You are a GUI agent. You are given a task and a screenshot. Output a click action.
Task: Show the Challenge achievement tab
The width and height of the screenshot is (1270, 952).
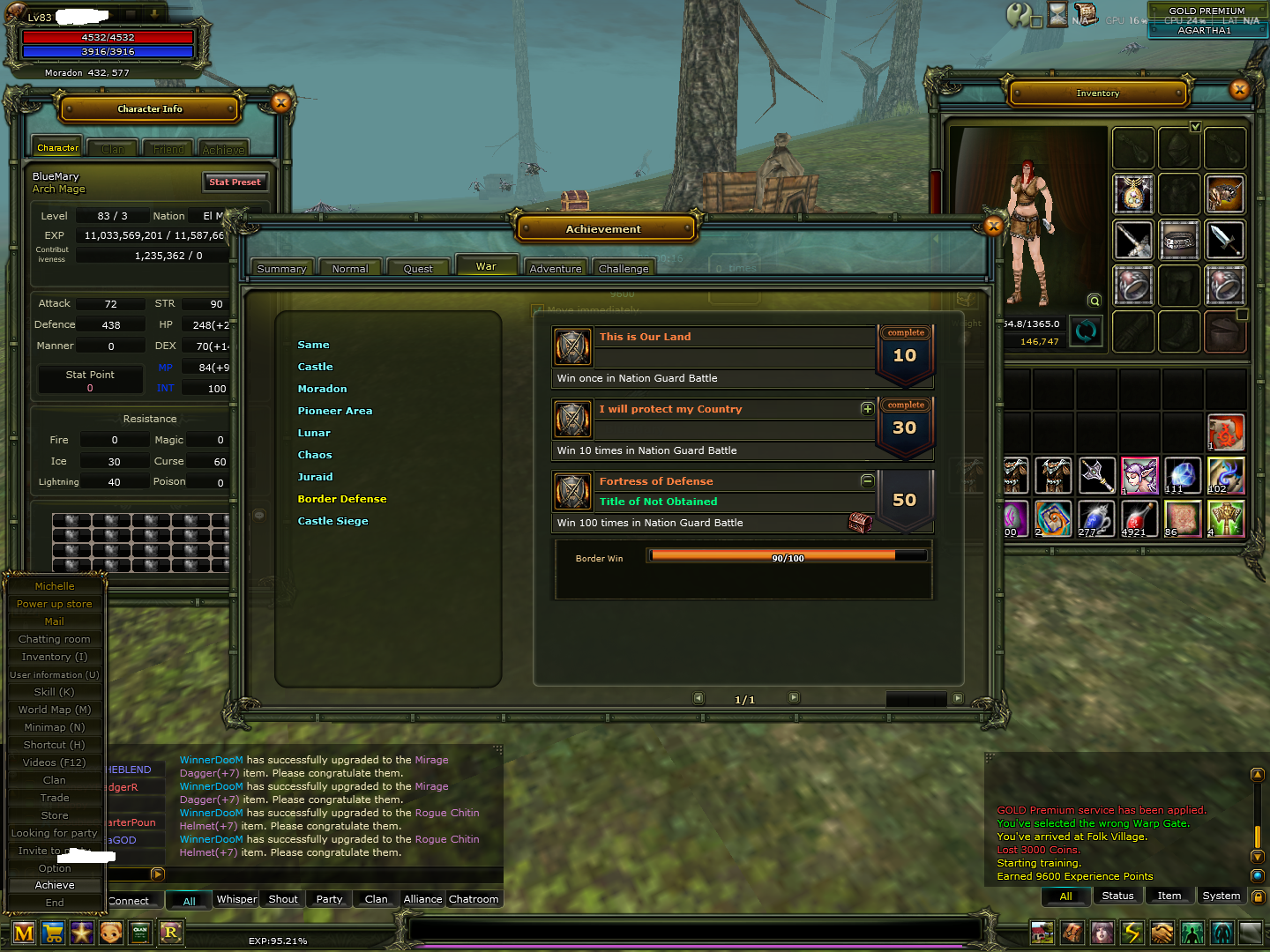pyautogui.click(x=624, y=269)
